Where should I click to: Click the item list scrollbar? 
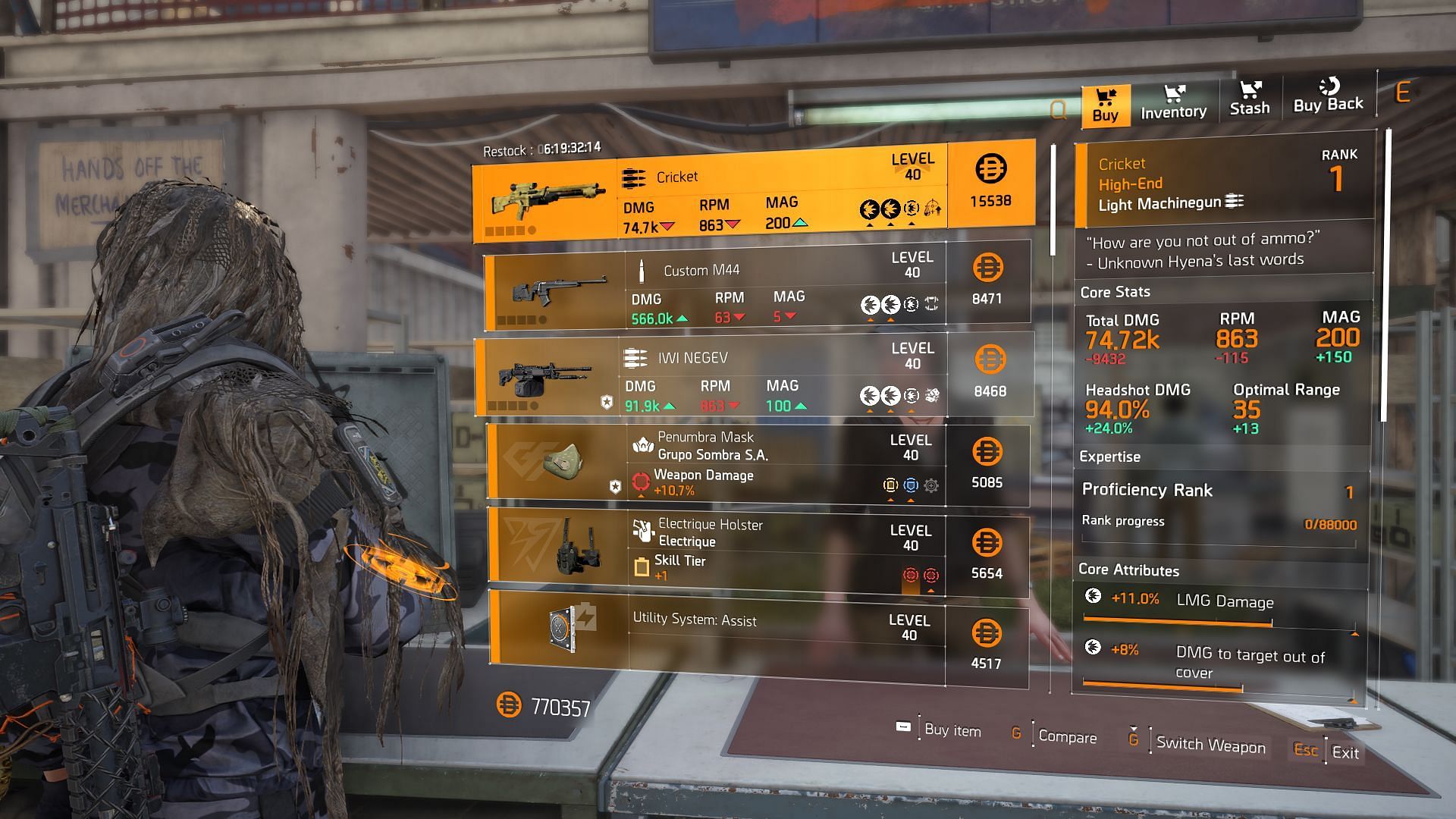(x=1053, y=201)
